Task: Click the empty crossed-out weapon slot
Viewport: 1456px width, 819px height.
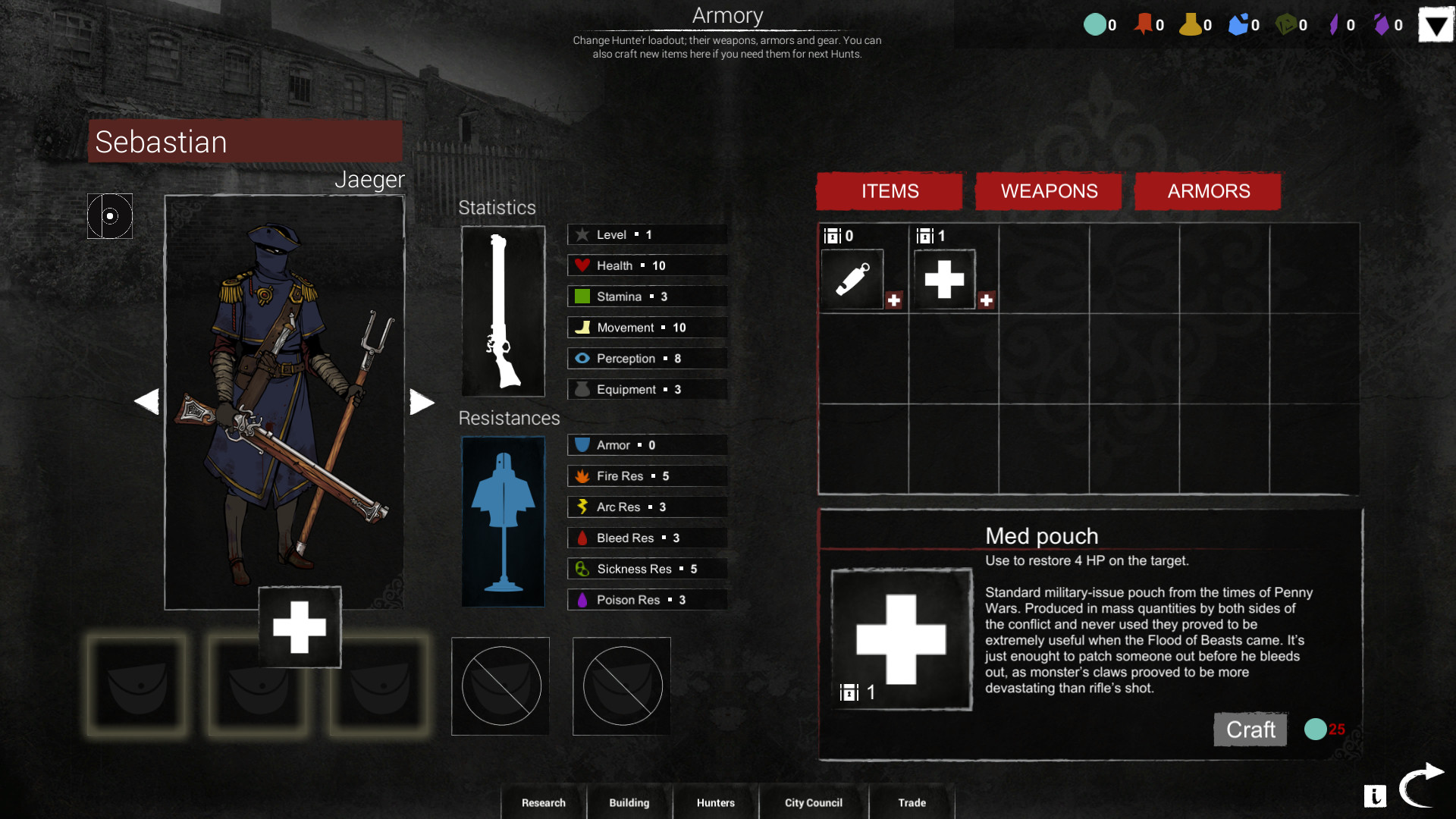Action: tap(500, 686)
